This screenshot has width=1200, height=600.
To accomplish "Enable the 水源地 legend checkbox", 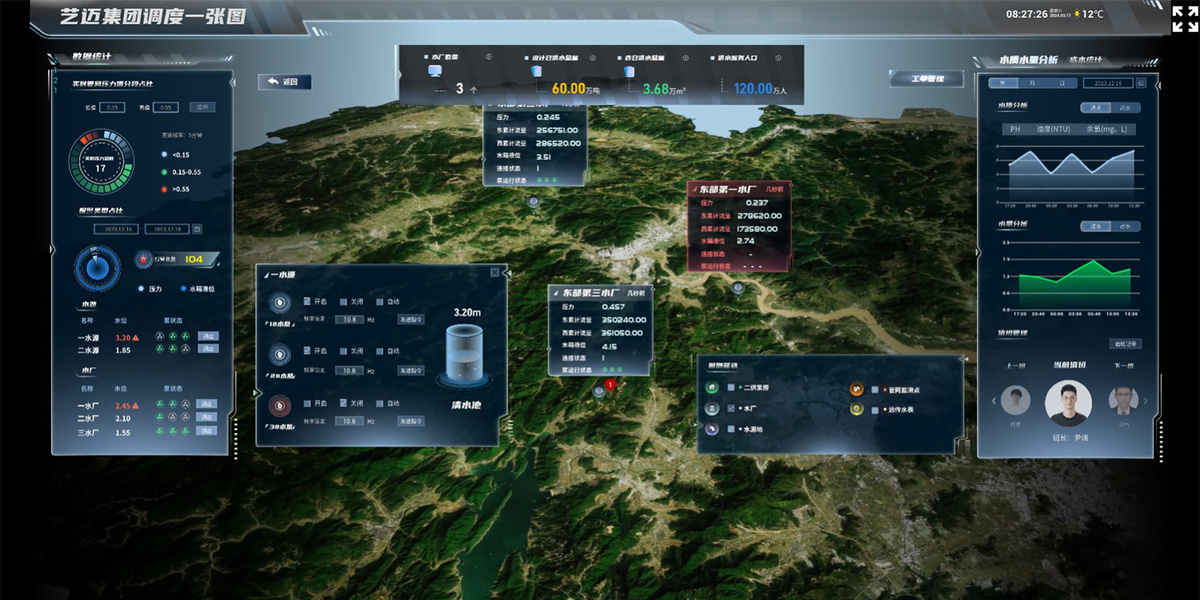I will (732, 429).
